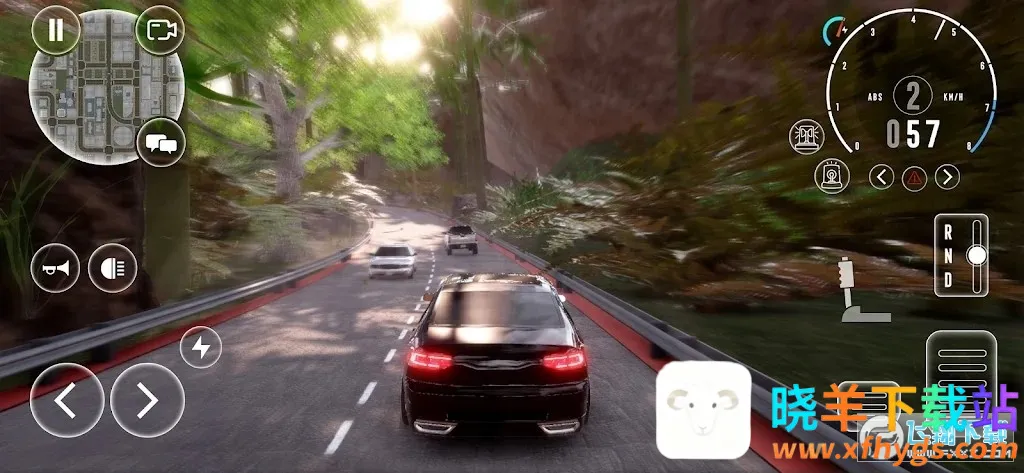
Task: Click the white sheep logo tile
Action: point(703,408)
